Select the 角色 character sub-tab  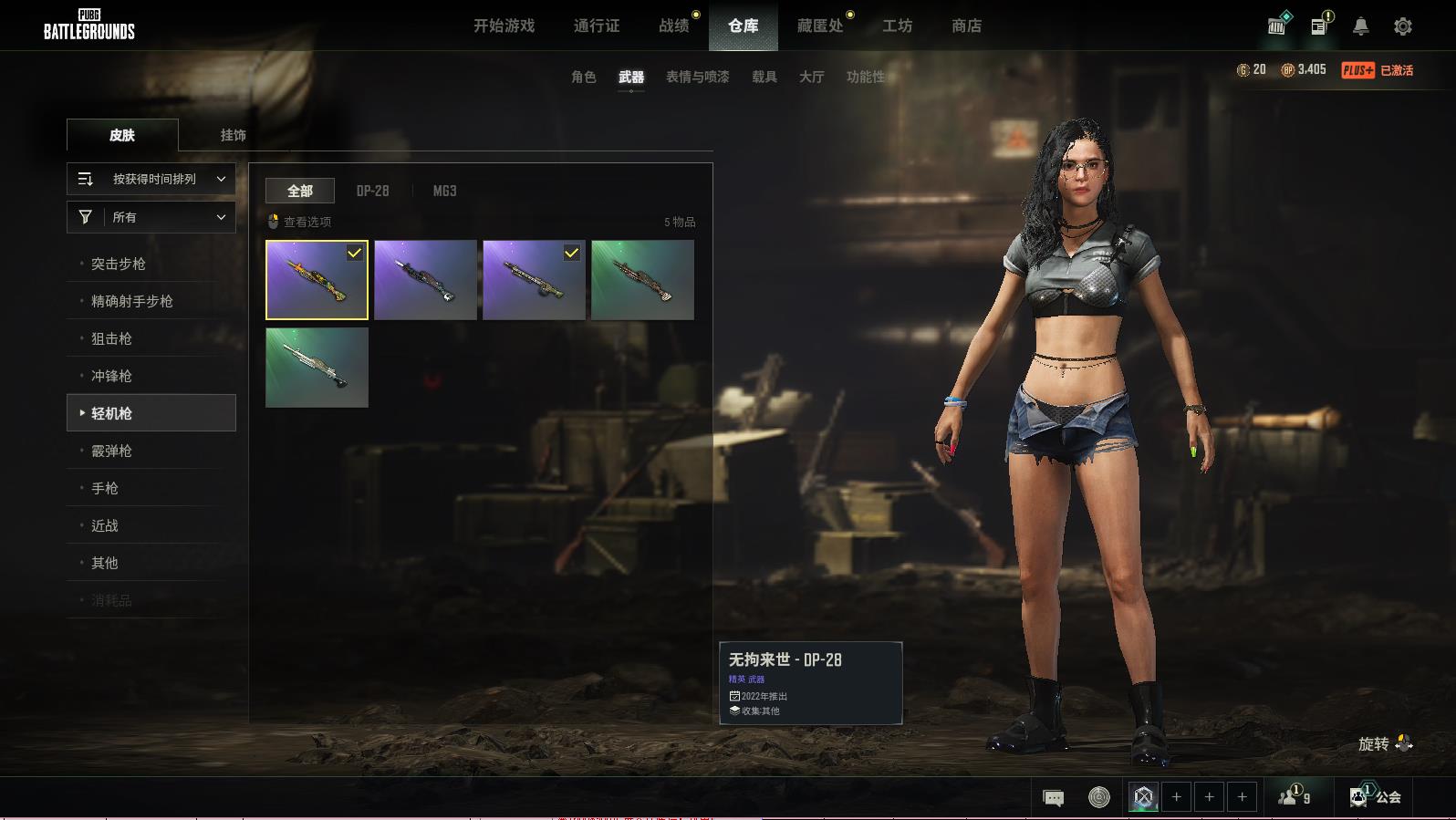click(x=584, y=78)
